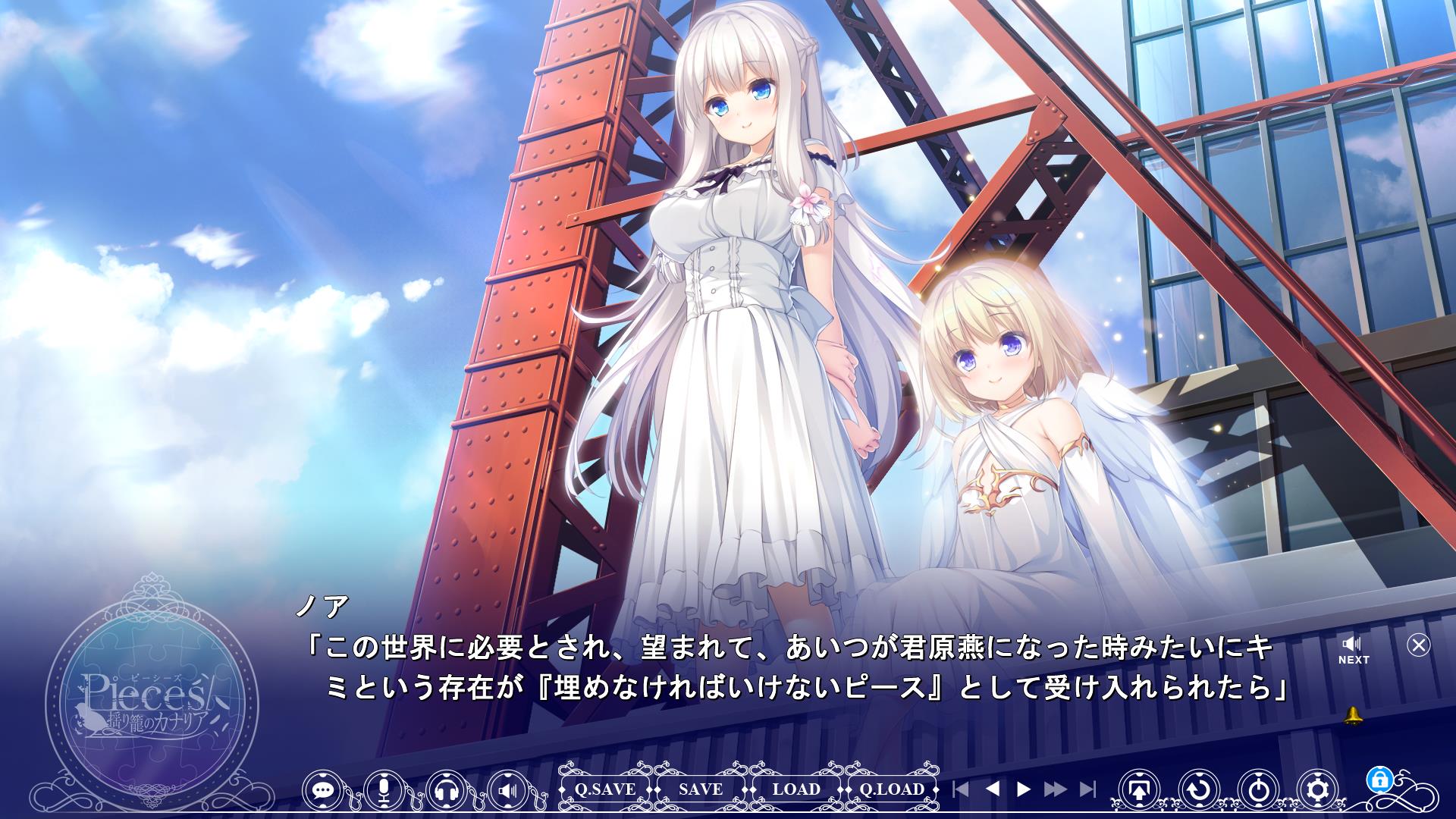Image resolution: width=1456 pixels, height=819 pixels.
Task: Start auto-play with the right triangle arrow
Action: coord(1023,789)
